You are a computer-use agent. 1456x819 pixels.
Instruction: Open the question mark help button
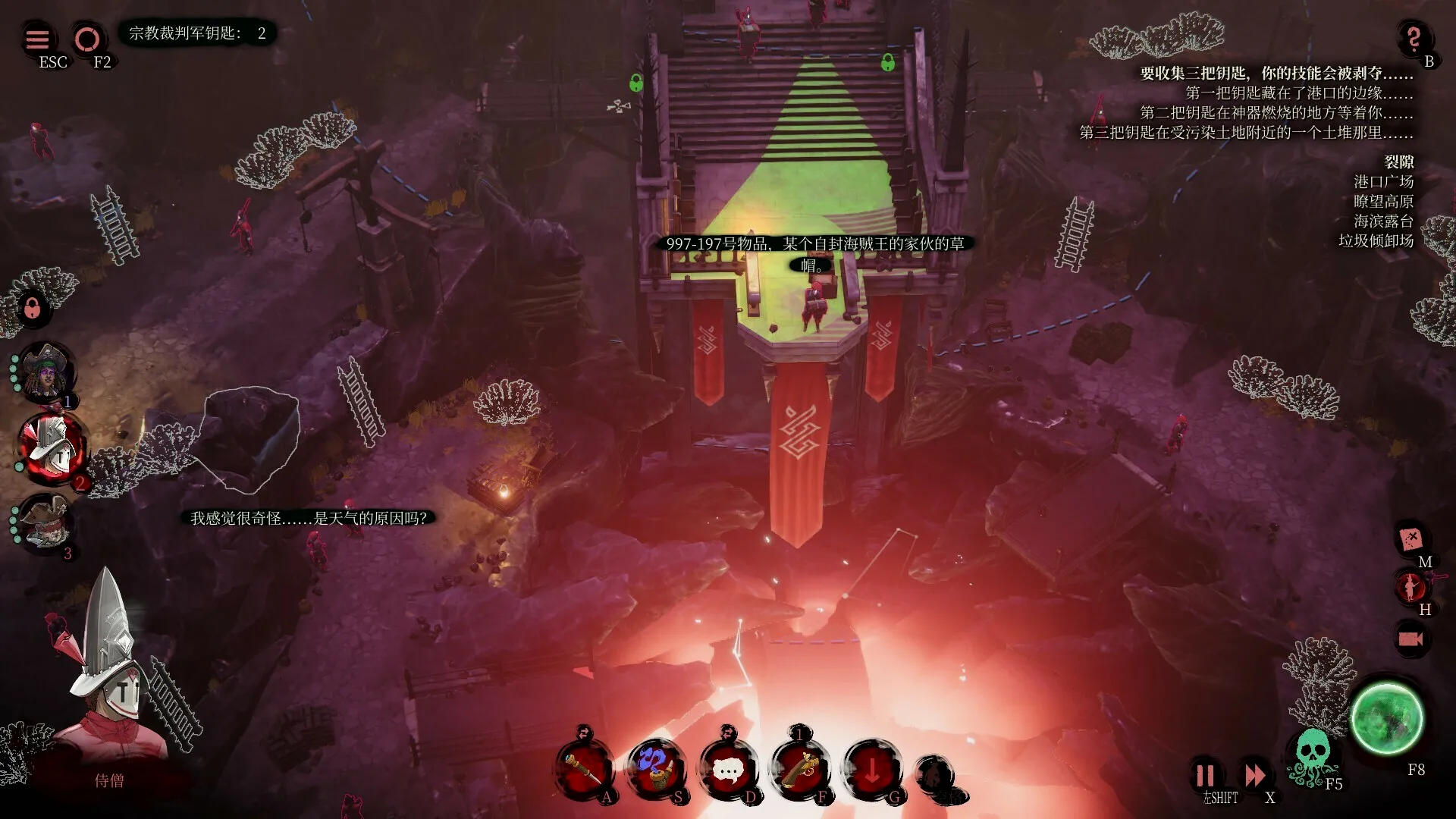(1413, 37)
